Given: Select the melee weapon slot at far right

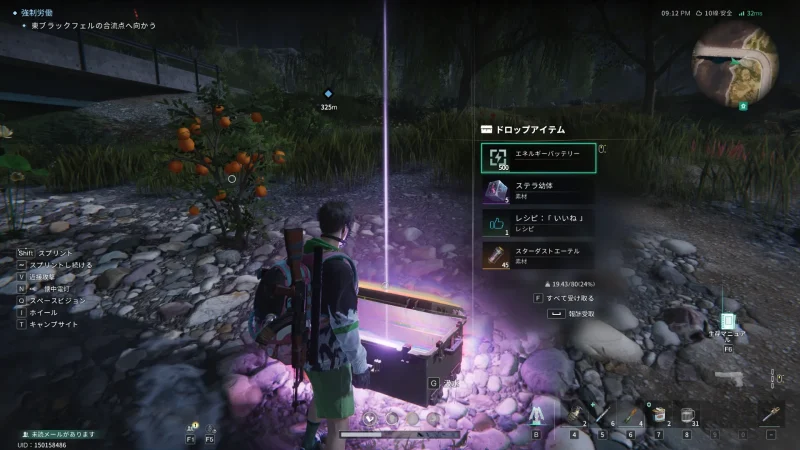Looking at the screenshot, I should [x=771, y=416].
